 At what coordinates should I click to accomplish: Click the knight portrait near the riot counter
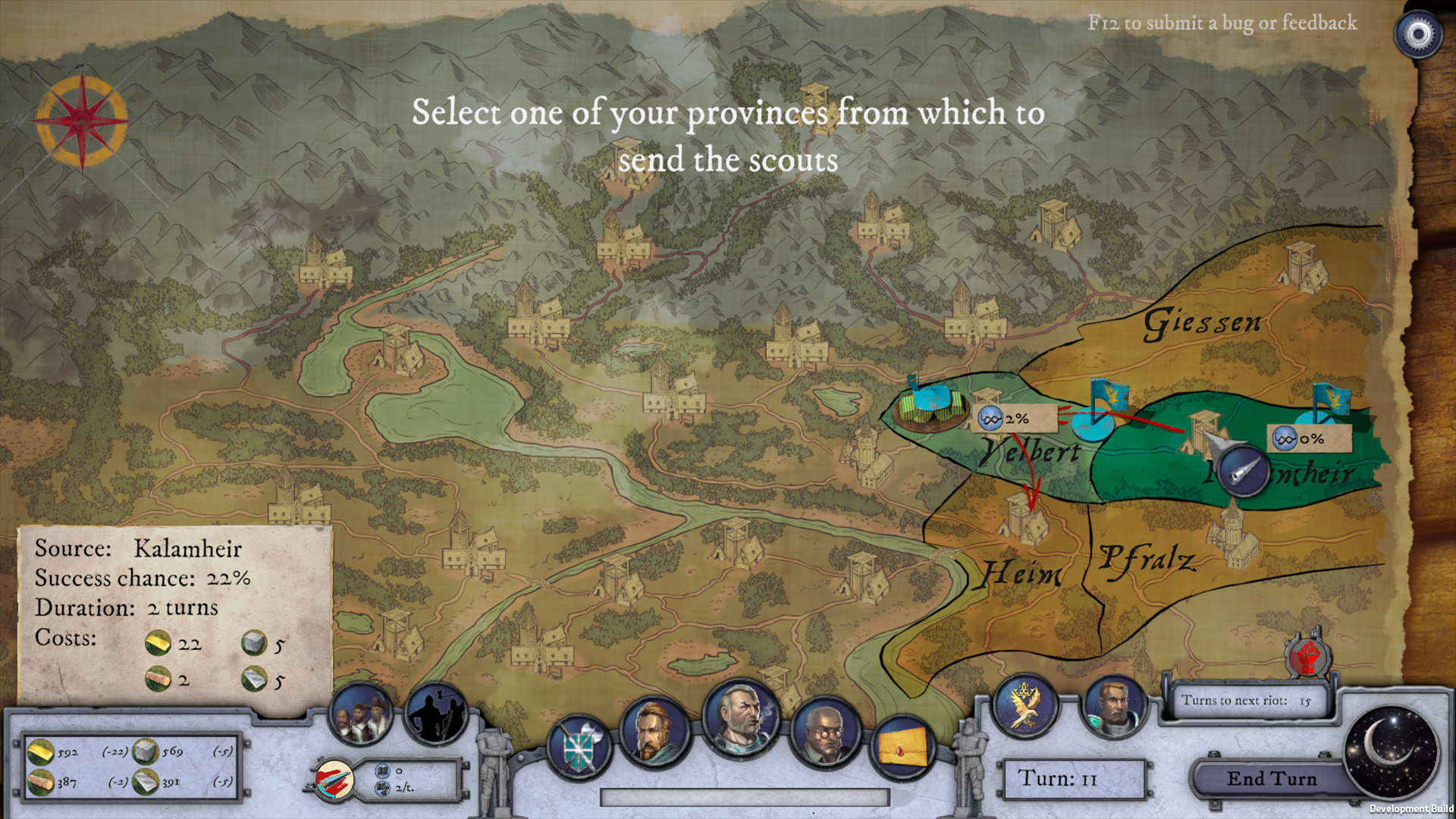pyautogui.click(x=1116, y=707)
